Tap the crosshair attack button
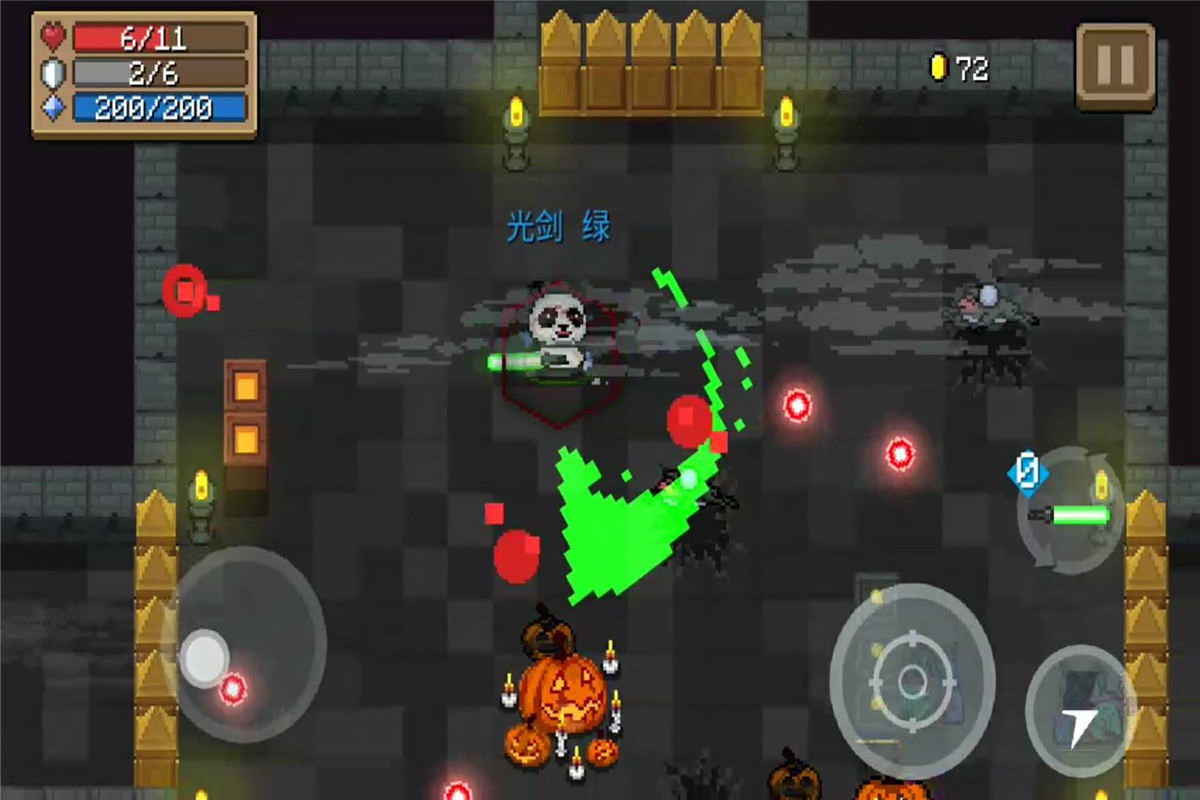Image resolution: width=1200 pixels, height=800 pixels. click(912, 681)
